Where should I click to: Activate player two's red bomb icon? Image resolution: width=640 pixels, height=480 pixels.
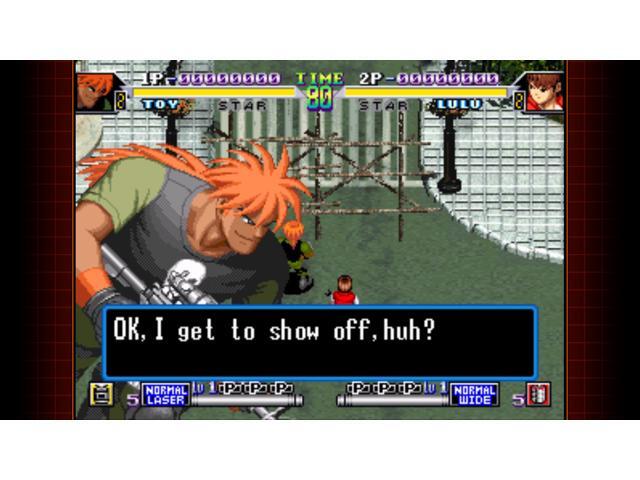point(540,394)
